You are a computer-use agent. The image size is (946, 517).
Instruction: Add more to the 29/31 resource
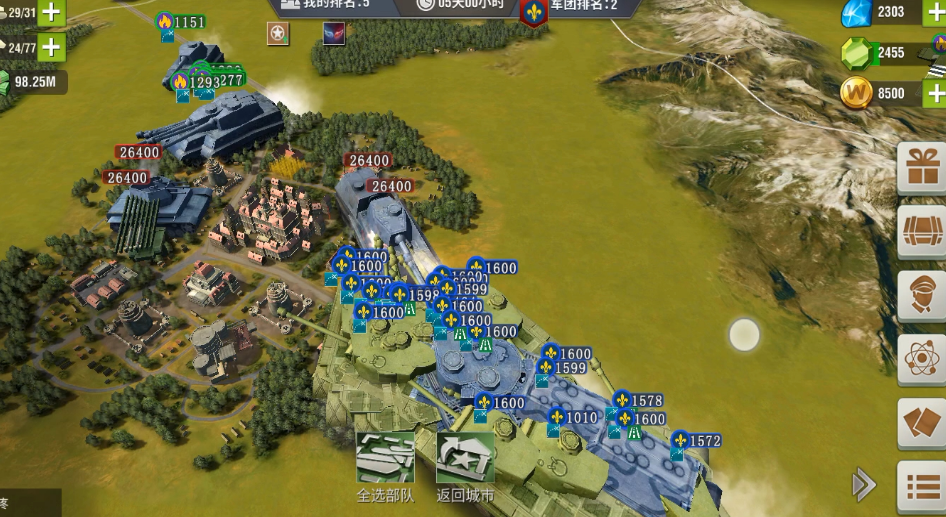[x=51, y=13]
